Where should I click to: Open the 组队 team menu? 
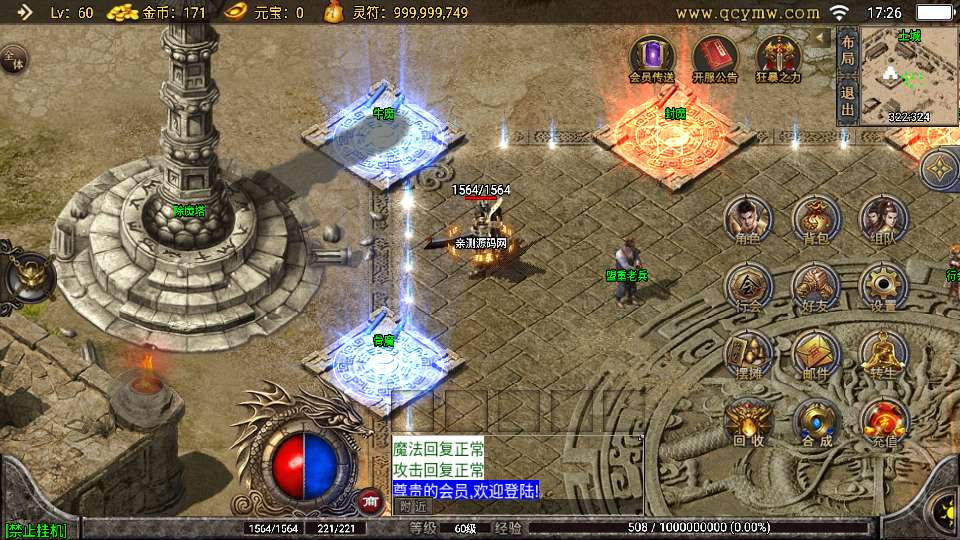[884, 219]
